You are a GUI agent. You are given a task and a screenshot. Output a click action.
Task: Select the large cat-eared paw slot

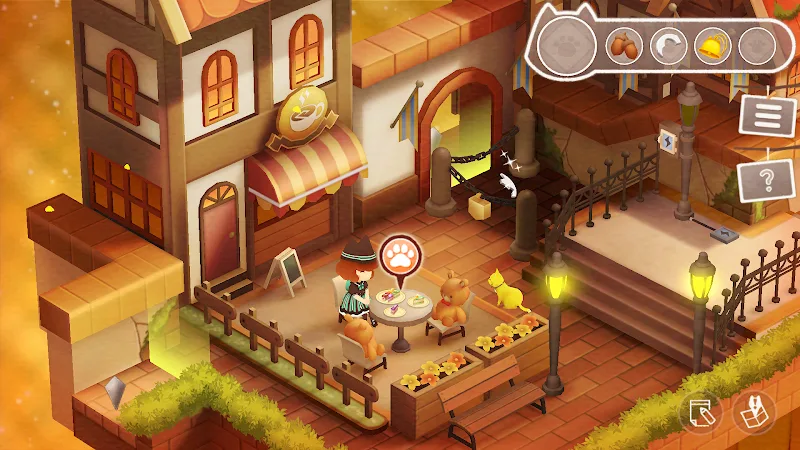click(567, 46)
